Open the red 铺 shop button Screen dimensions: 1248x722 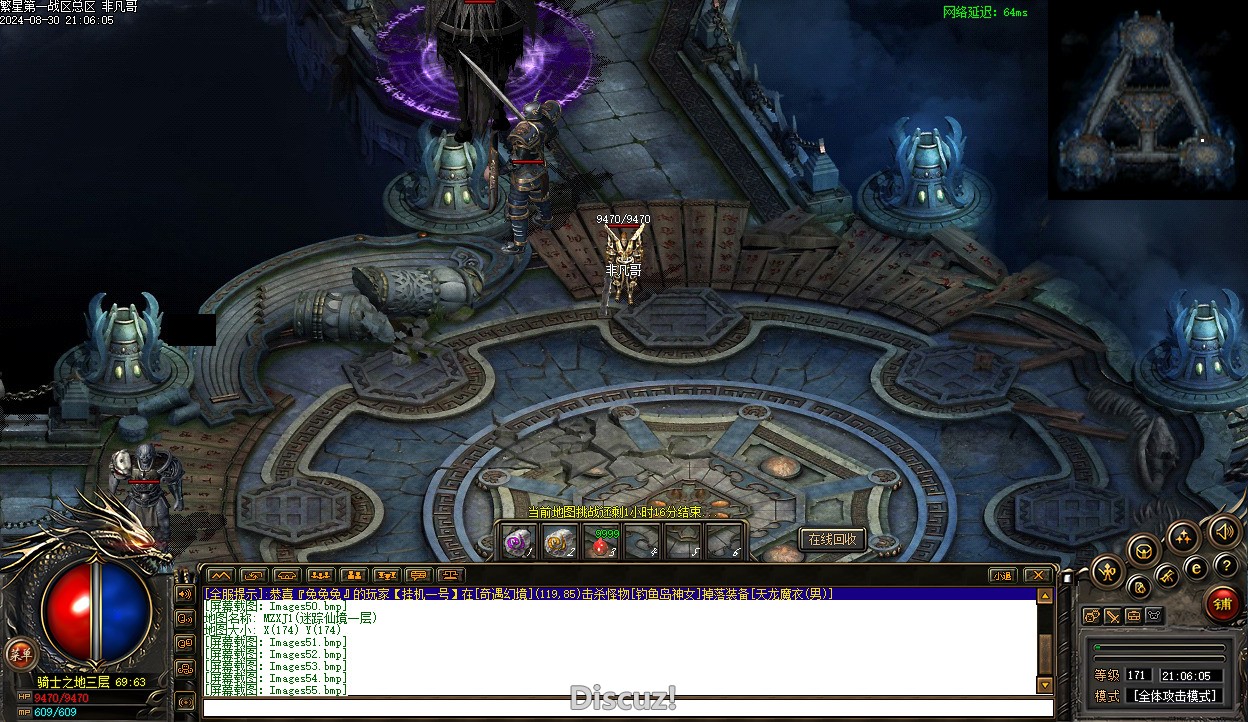point(1222,604)
